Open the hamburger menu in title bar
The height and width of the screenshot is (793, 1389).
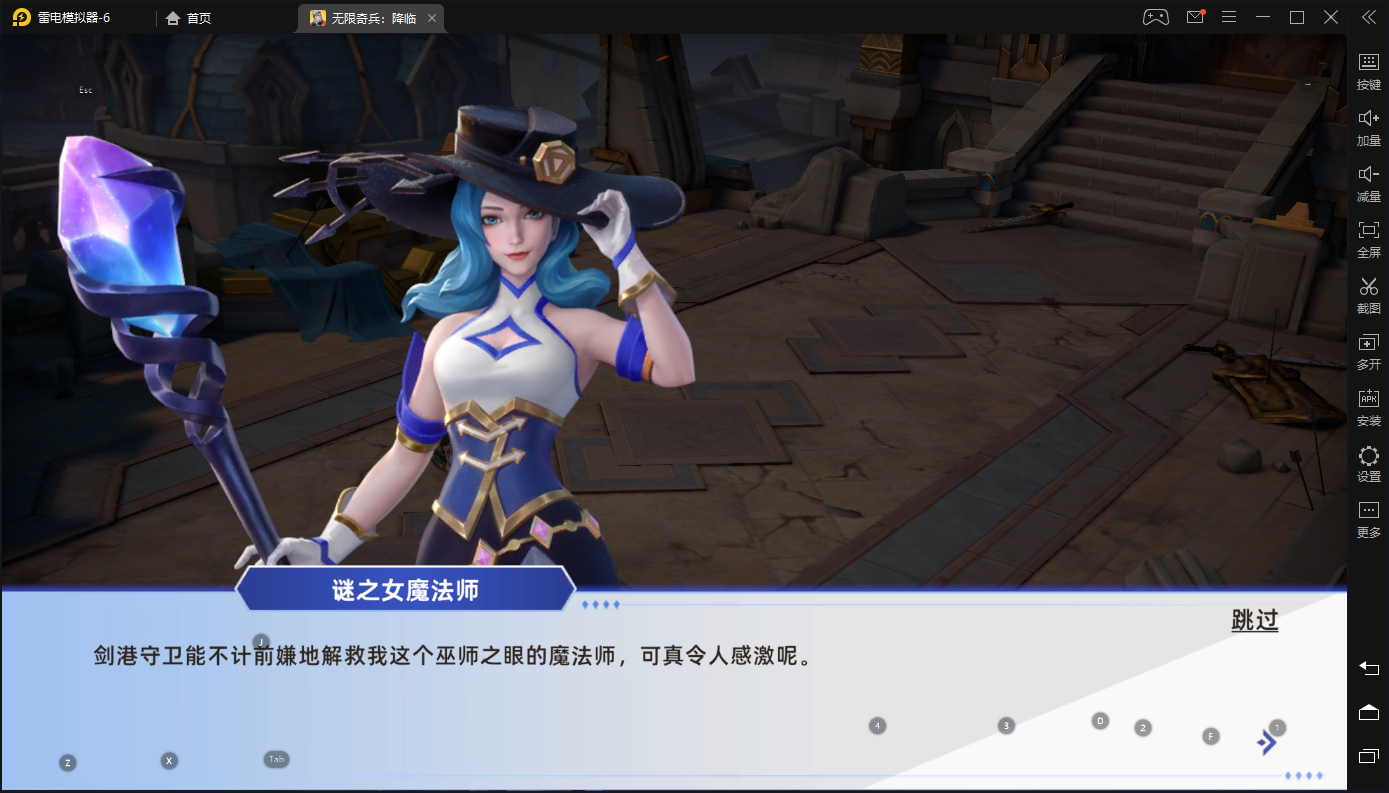[1229, 16]
